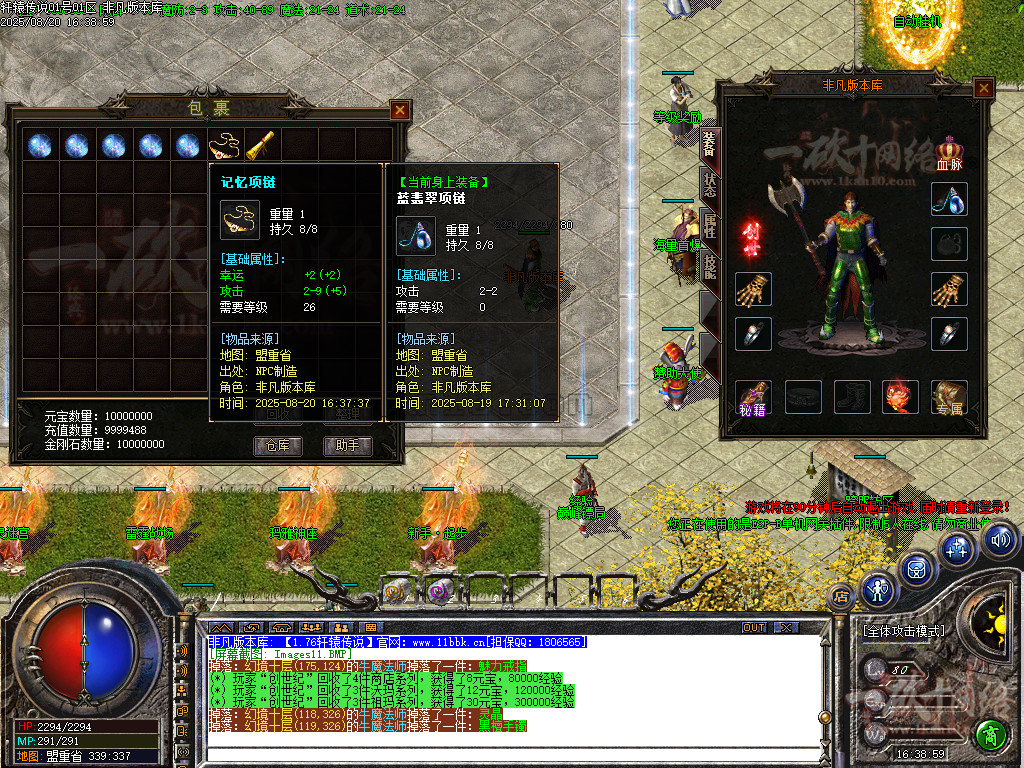1024x768 pixels.
Task: Open the 秘籍 equipment slot
Action: (x=753, y=396)
